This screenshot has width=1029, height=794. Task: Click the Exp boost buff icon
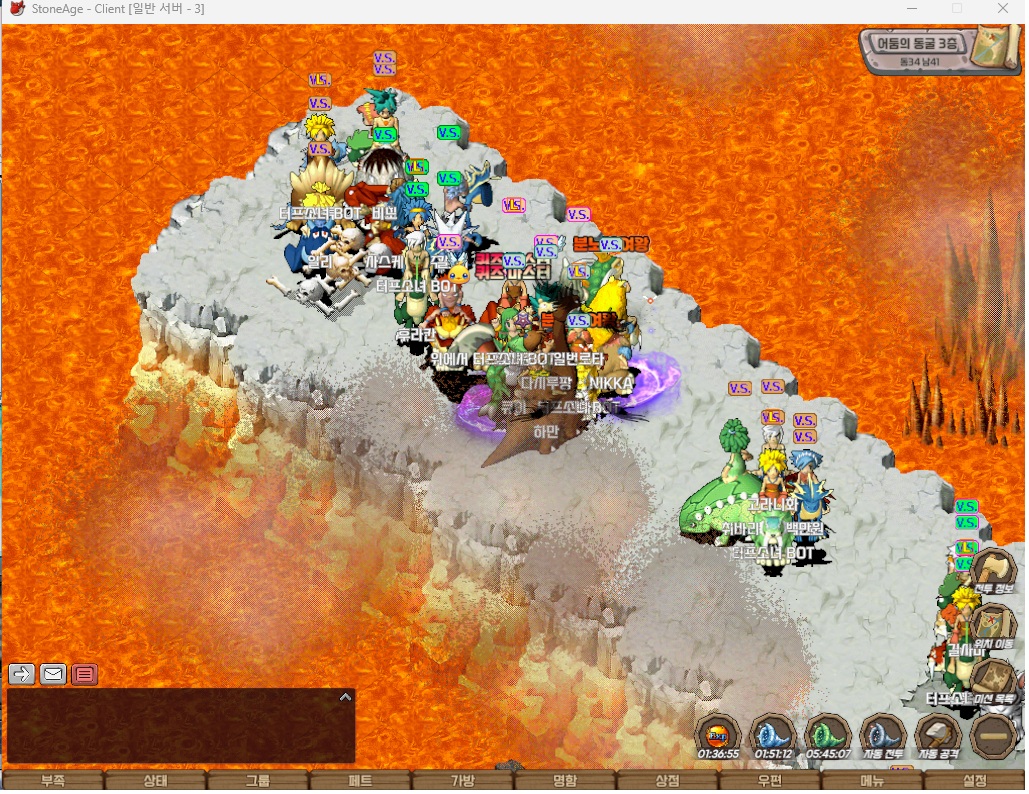tap(718, 736)
